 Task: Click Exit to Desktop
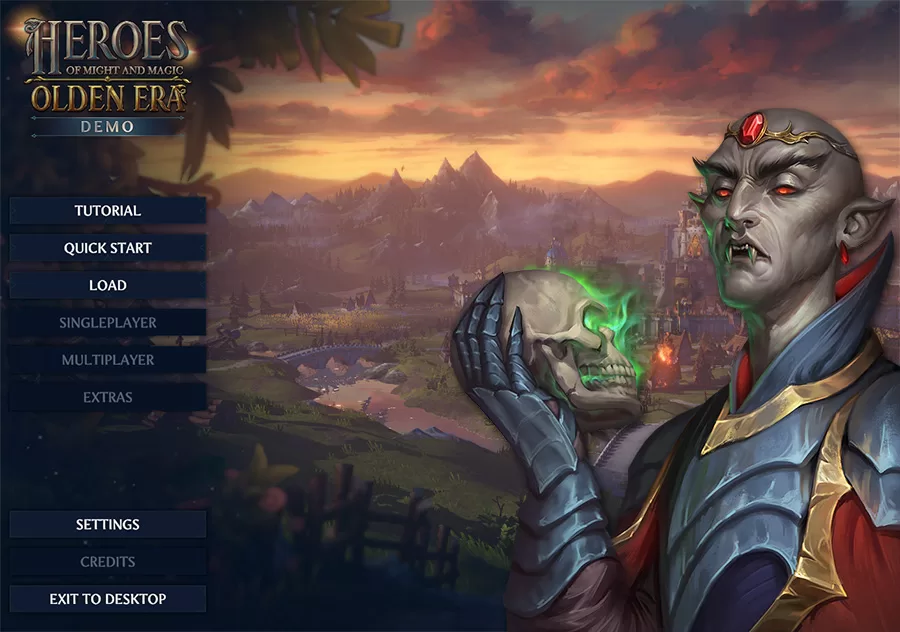108,599
